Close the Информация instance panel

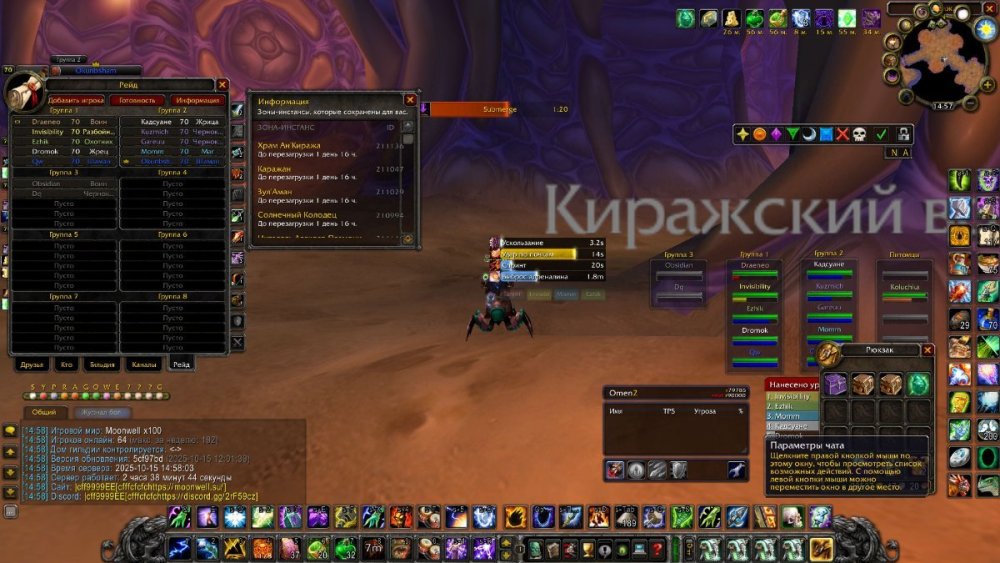410,100
